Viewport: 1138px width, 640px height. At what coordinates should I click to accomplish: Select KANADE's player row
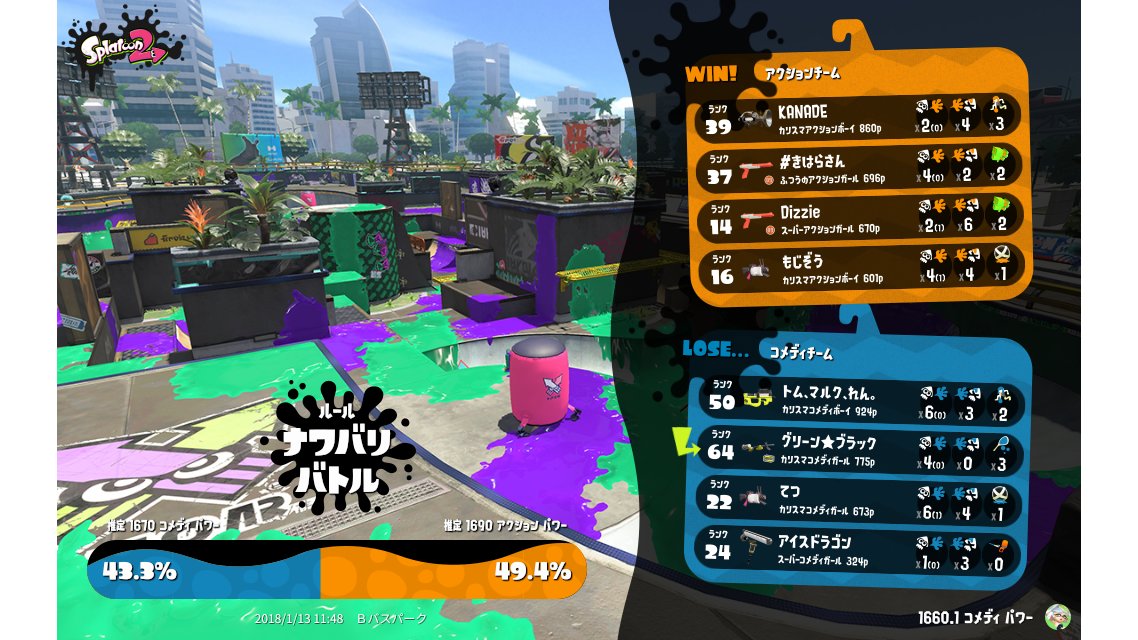pos(860,116)
